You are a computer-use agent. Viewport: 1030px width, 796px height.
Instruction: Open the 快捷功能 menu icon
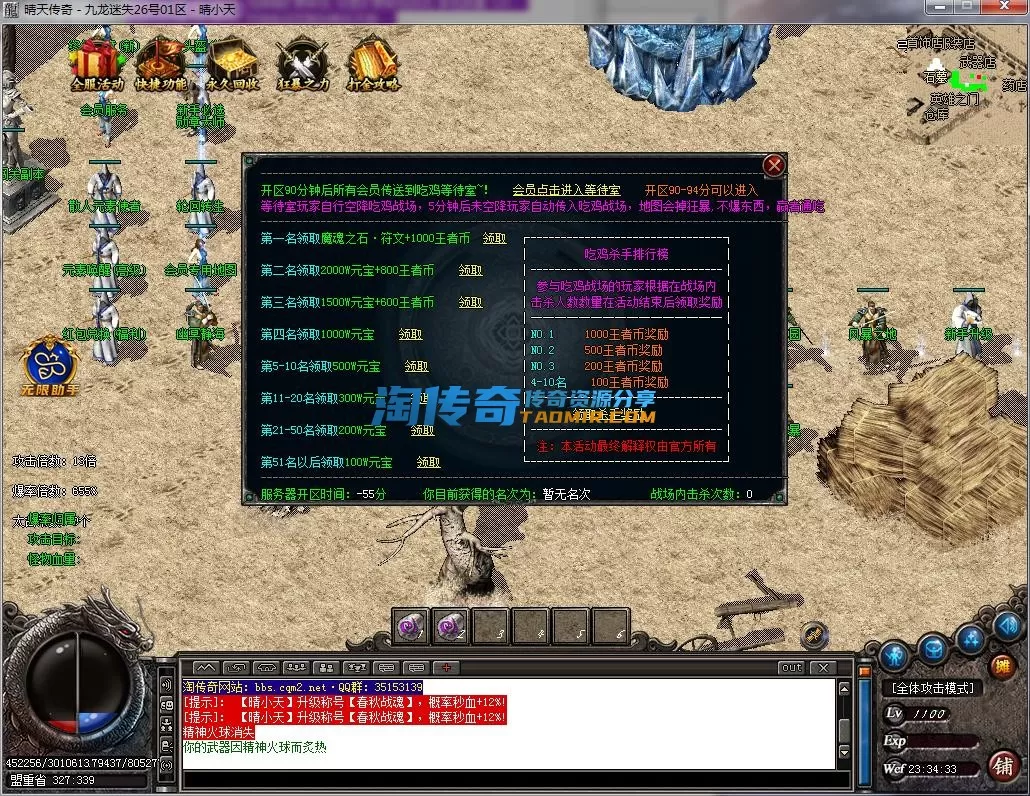[161, 62]
